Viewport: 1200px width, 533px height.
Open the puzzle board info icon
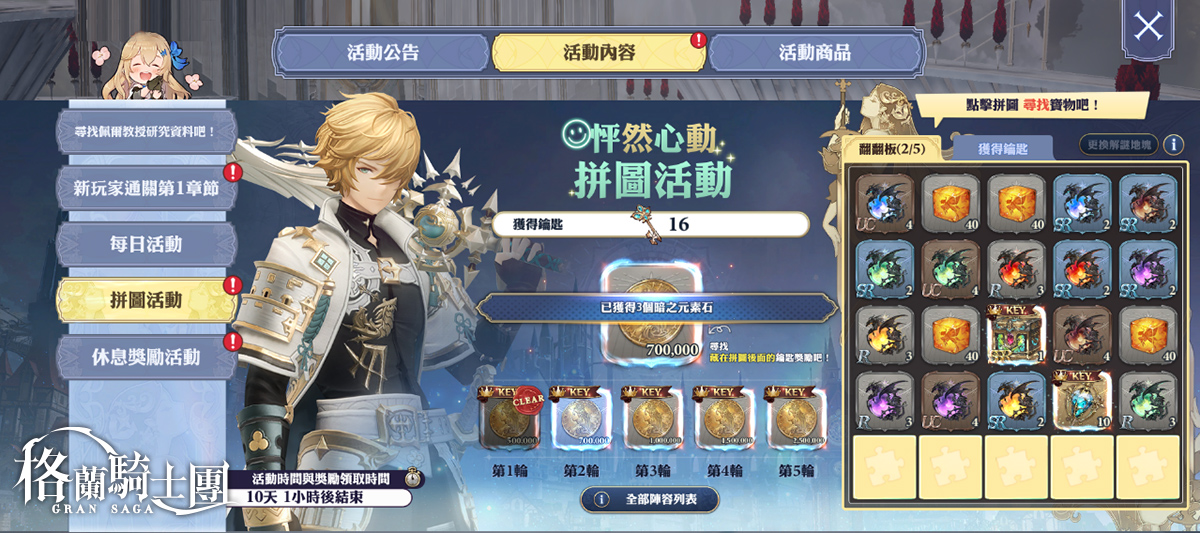pyautogui.click(x=1174, y=145)
